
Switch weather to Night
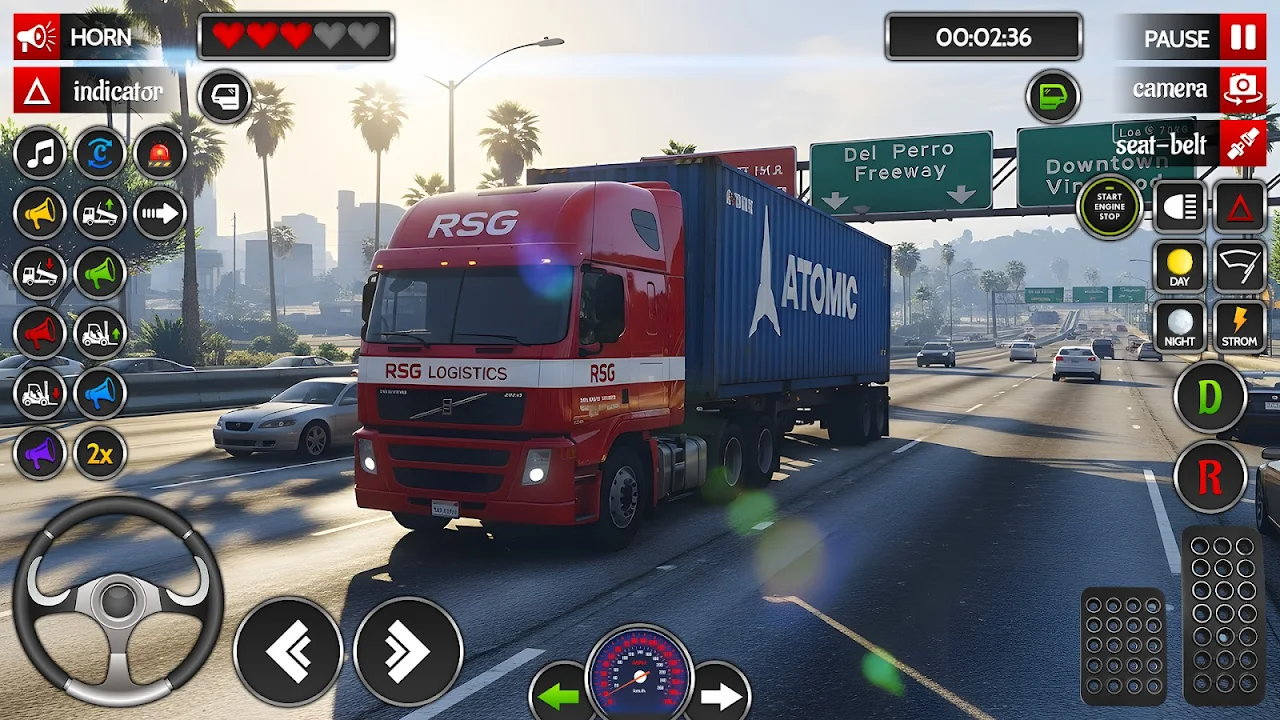pos(1180,327)
